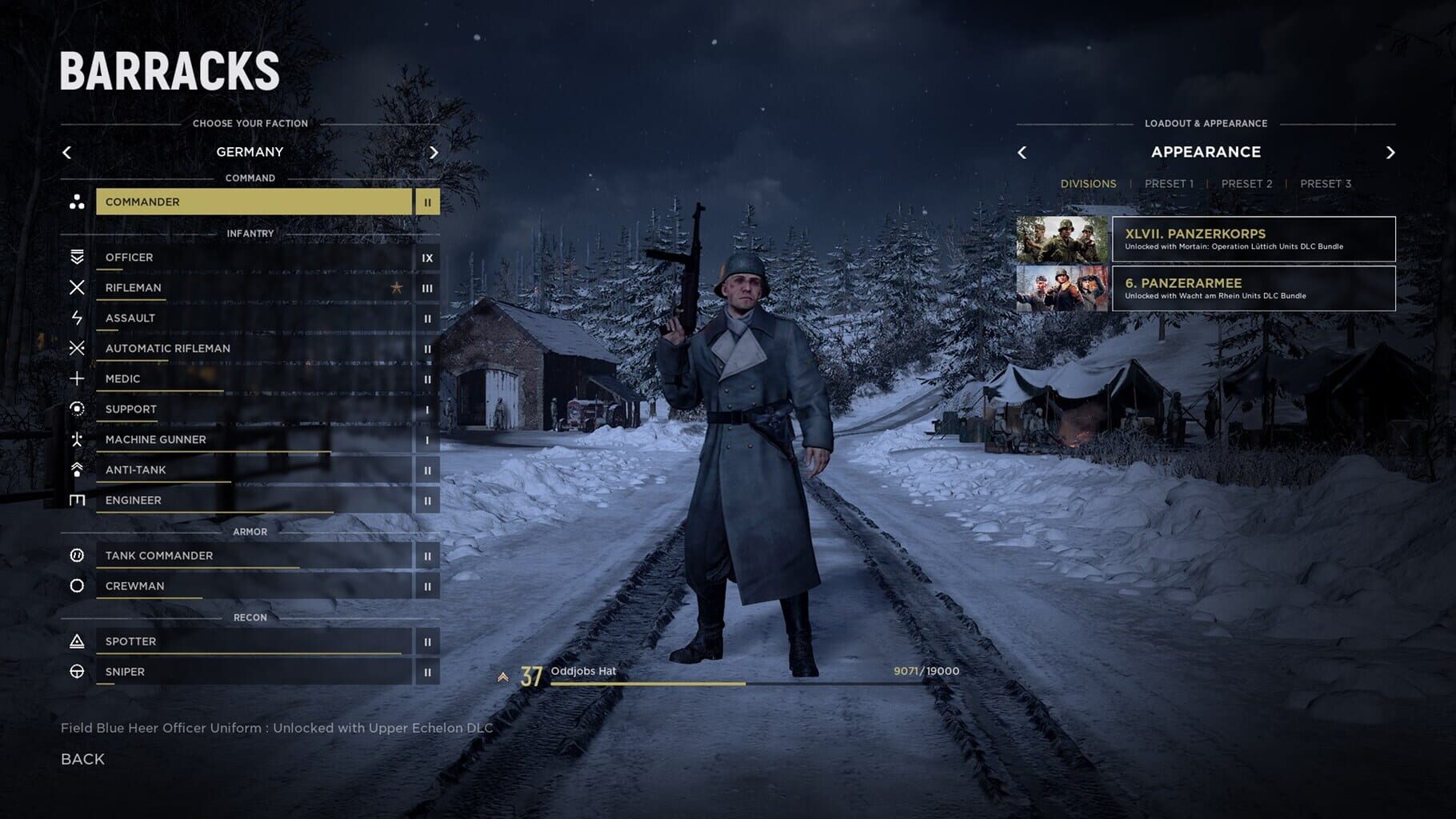
Task: Click the Anti-Tank class icon
Action: [x=78, y=469]
